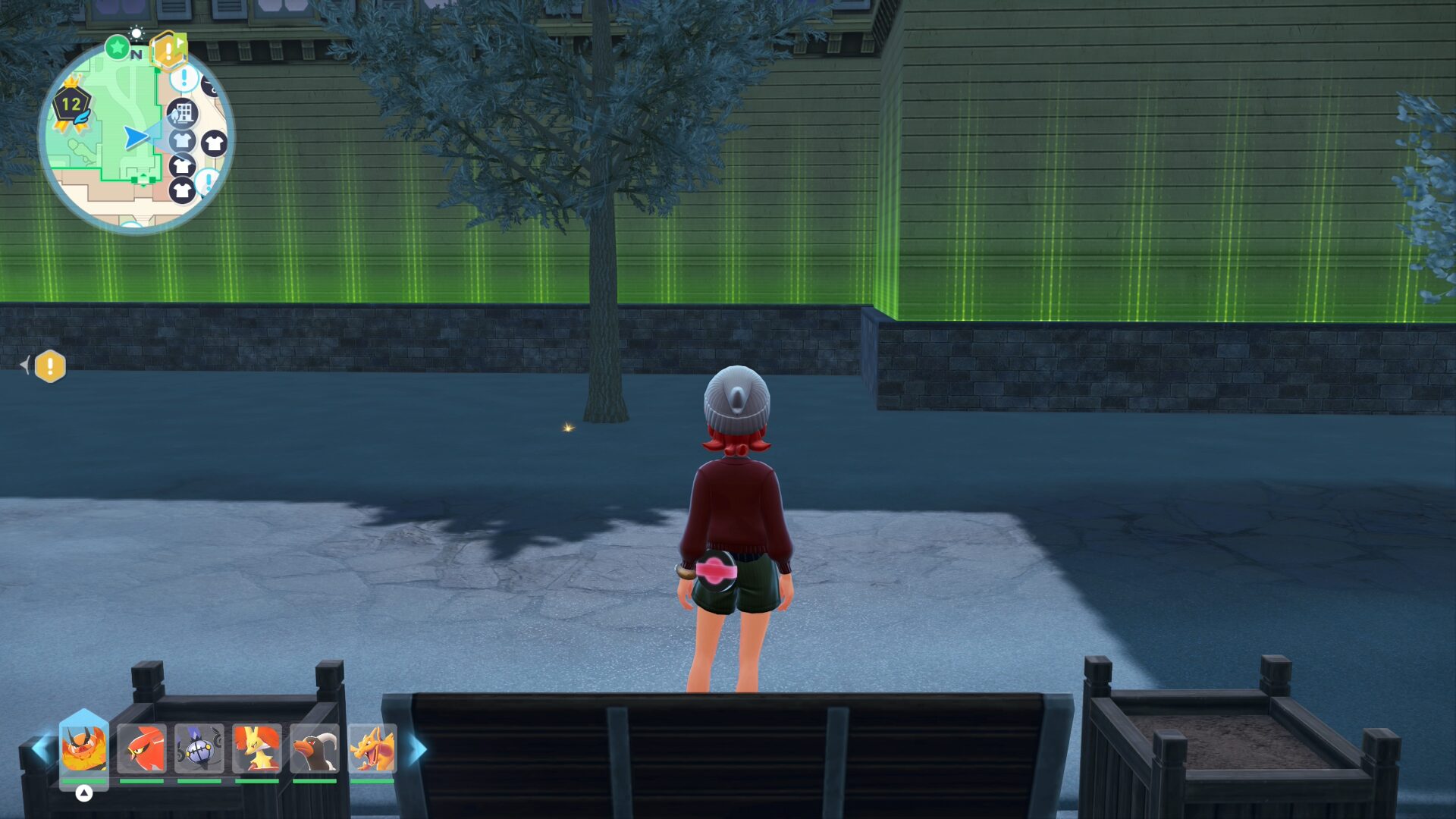Click the left arrow beside the party bar
Viewport: 1456px width, 819px height.
[x=39, y=748]
